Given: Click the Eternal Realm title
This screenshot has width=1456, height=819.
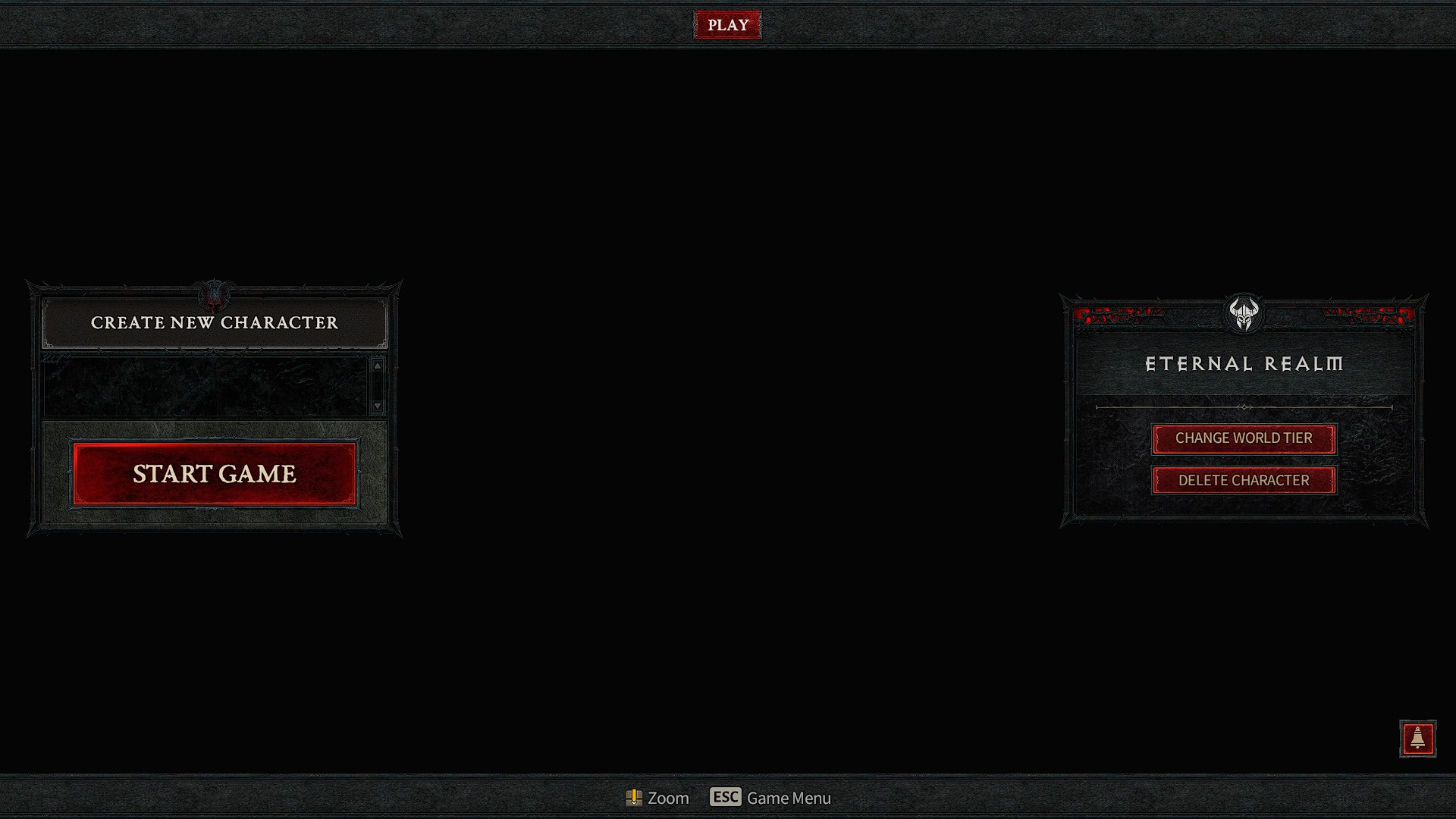Looking at the screenshot, I should click(x=1244, y=365).
